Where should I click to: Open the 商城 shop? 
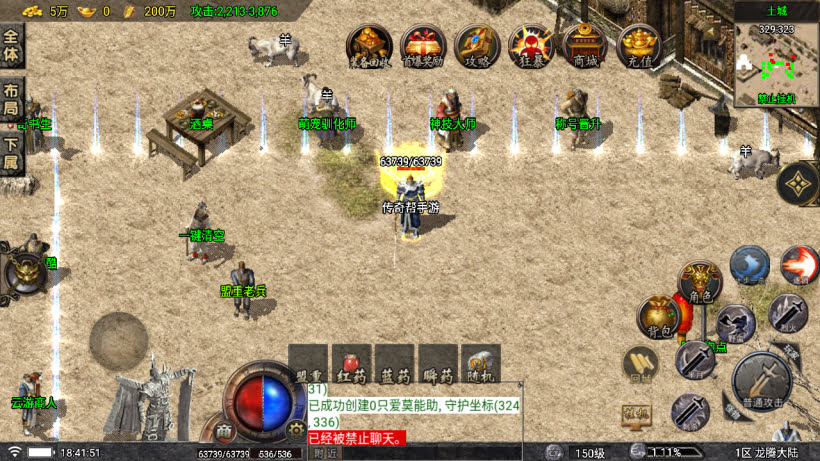click(585, 45)
